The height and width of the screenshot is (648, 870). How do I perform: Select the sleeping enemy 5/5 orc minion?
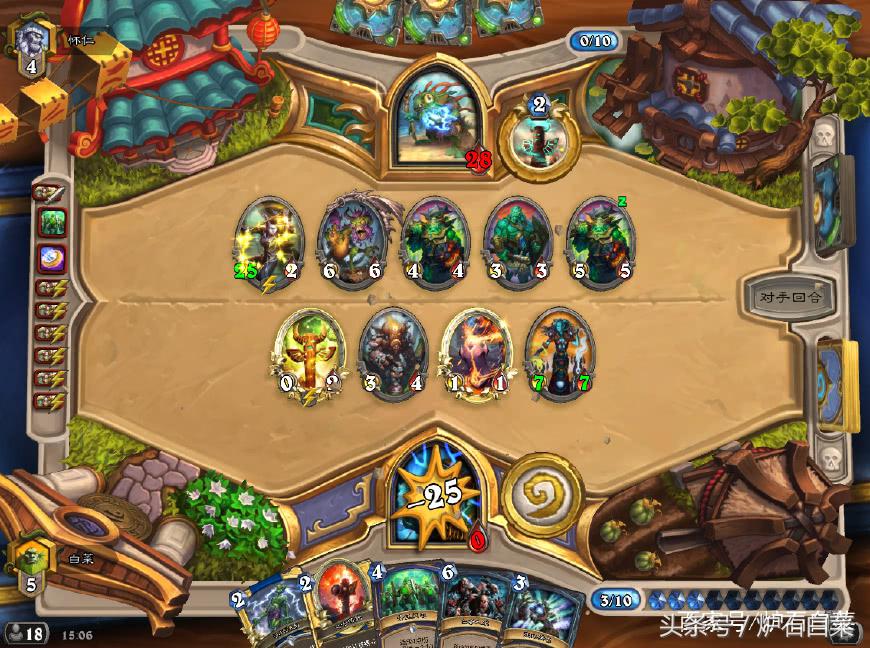pos(600,244)
